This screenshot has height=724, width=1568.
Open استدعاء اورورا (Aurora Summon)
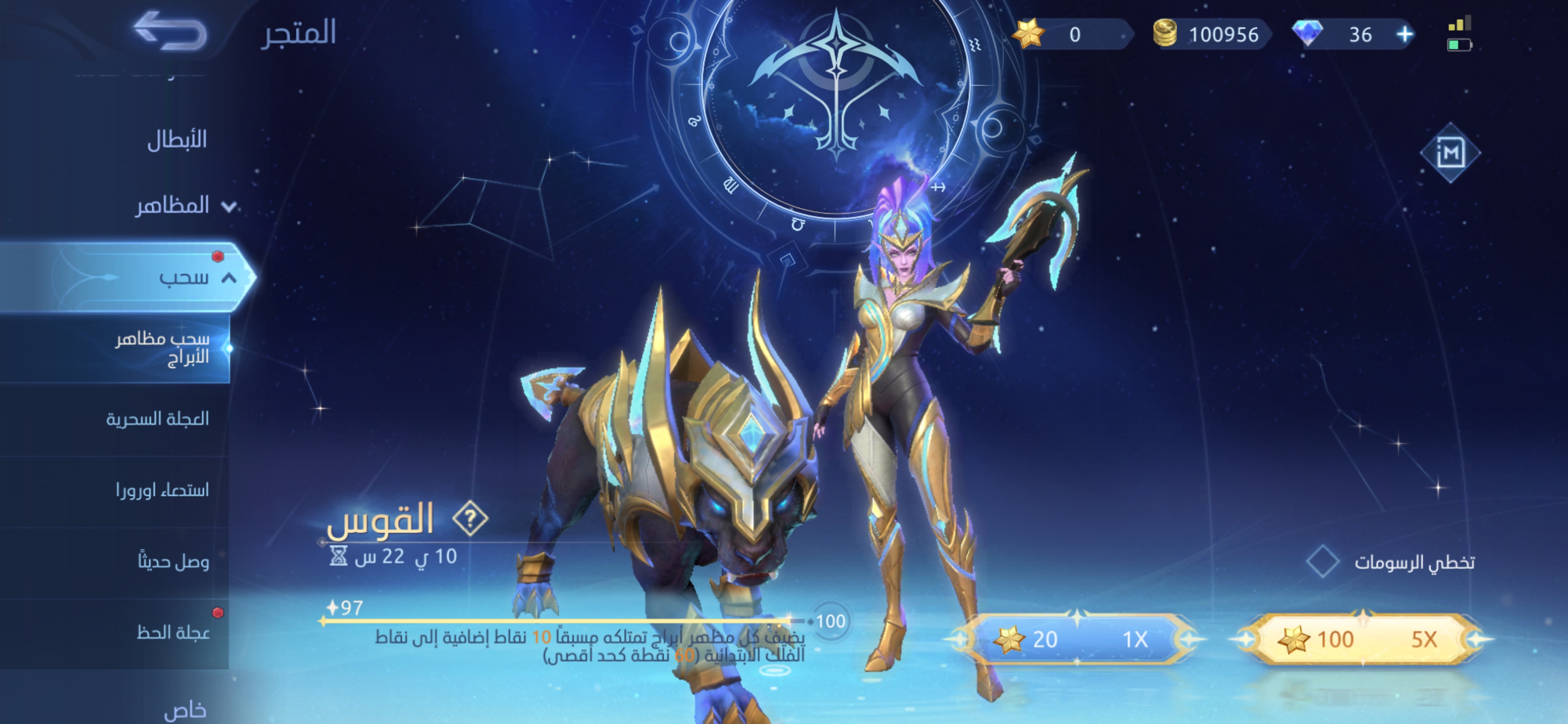(x=162, y=490)
